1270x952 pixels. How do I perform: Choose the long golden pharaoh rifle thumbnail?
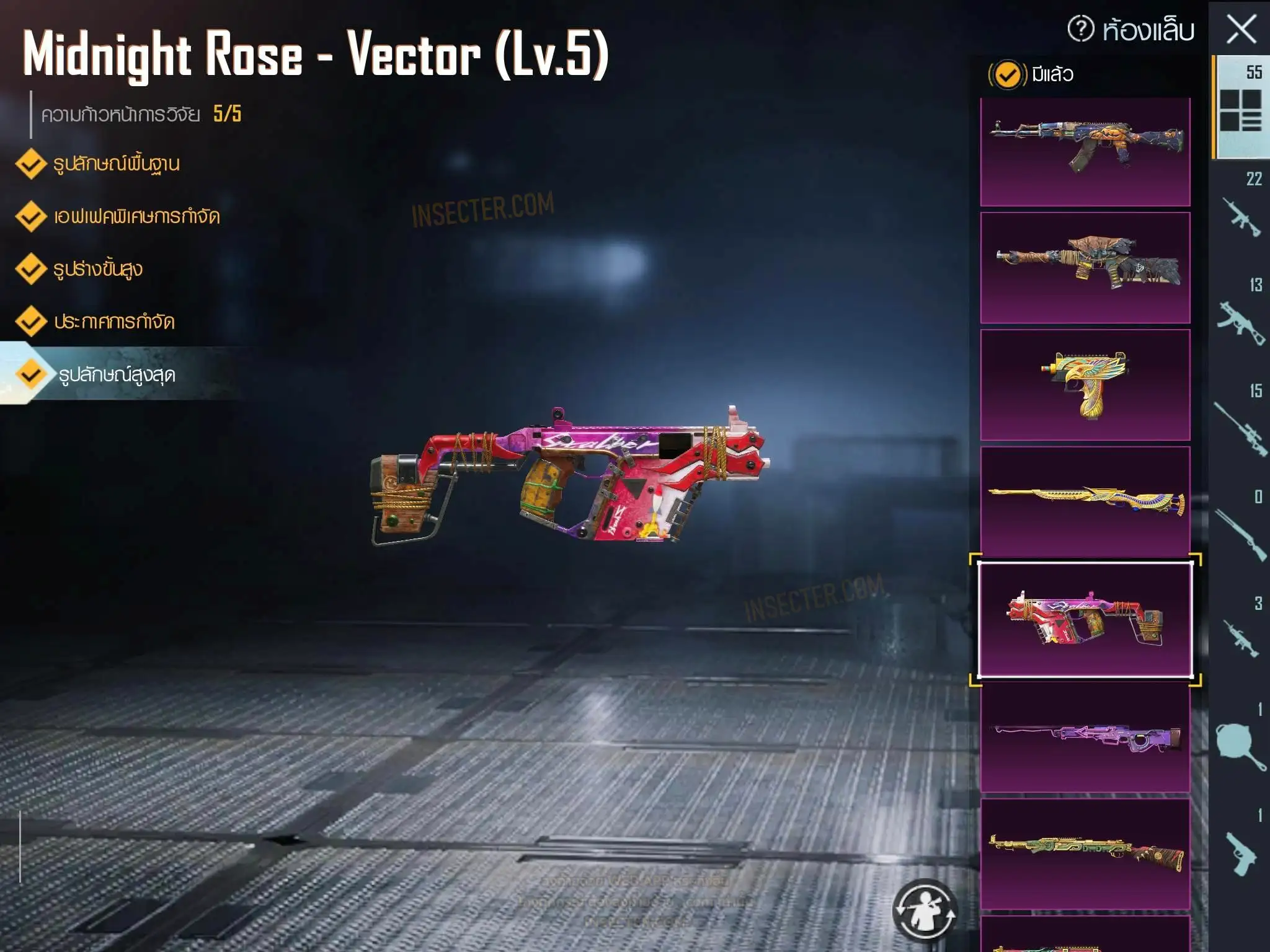pyautogui.click(x=1085, y=501)
